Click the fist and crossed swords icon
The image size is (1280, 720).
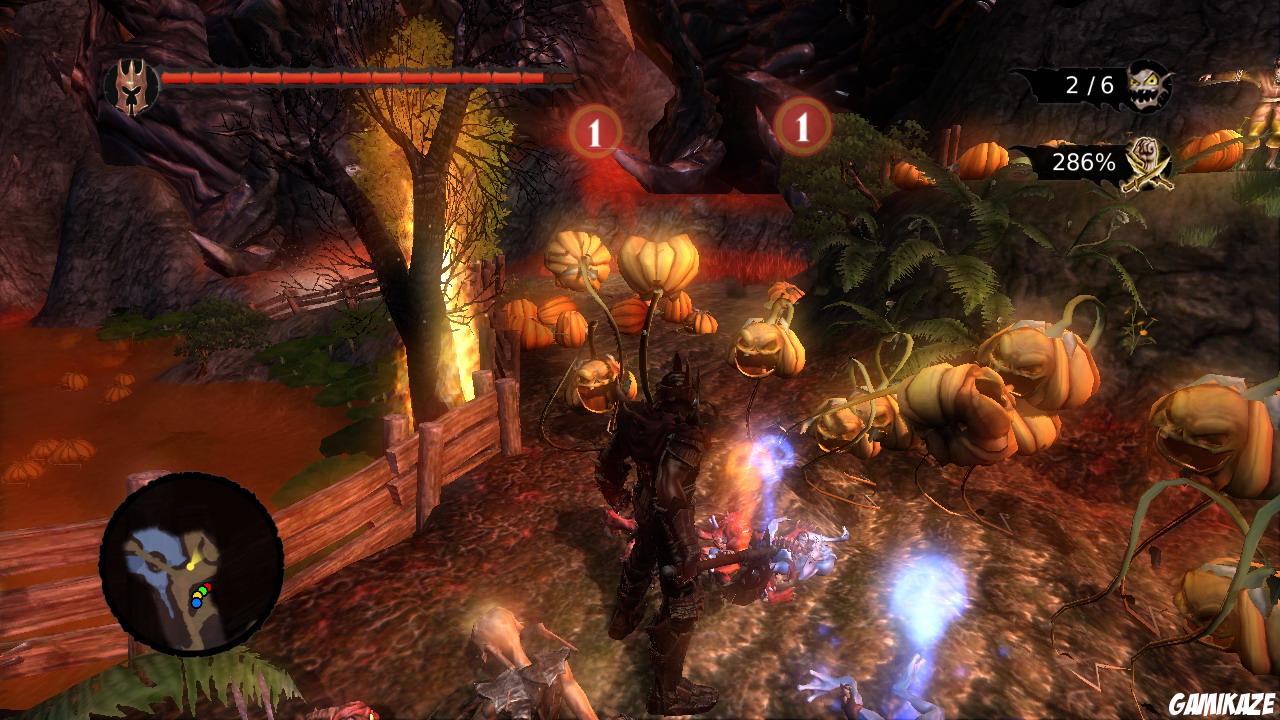tap(1147, 161)
